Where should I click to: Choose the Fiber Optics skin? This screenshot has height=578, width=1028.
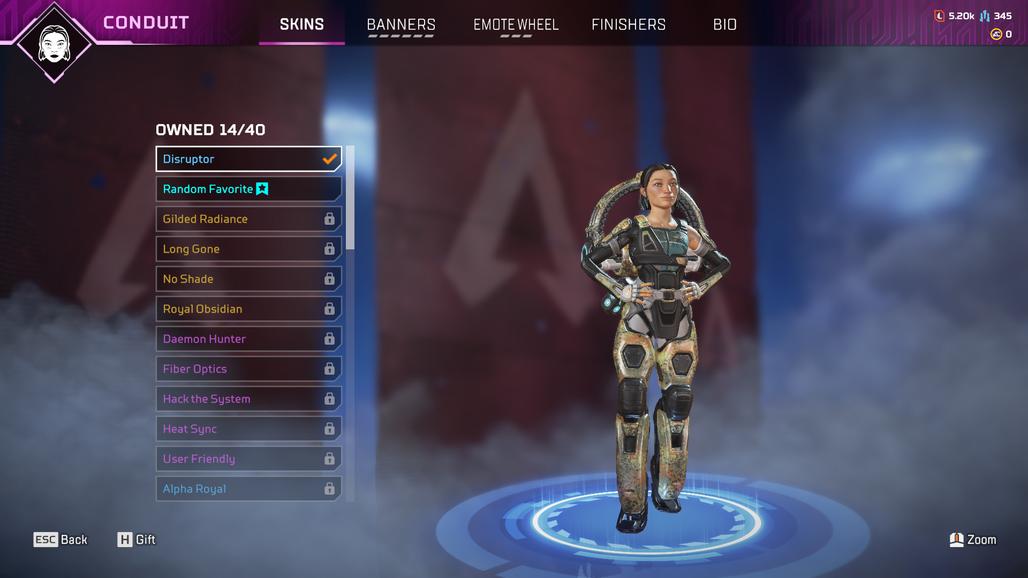pyautogui.click(x=248, y=369)
